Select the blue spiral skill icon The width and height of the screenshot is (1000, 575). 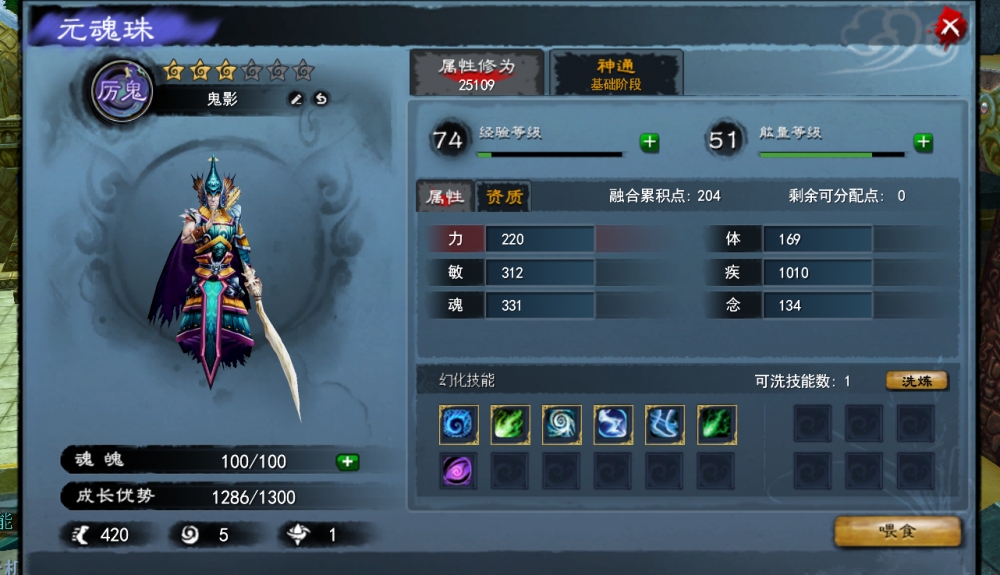(459, 425)
